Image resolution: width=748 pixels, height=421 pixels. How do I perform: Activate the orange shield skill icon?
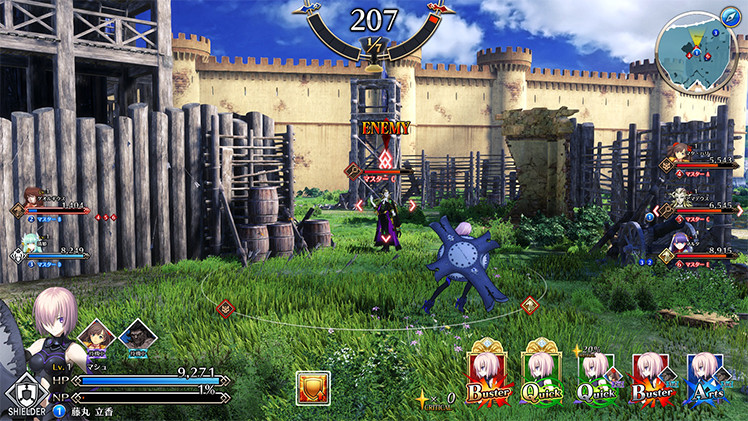(313, 388)
